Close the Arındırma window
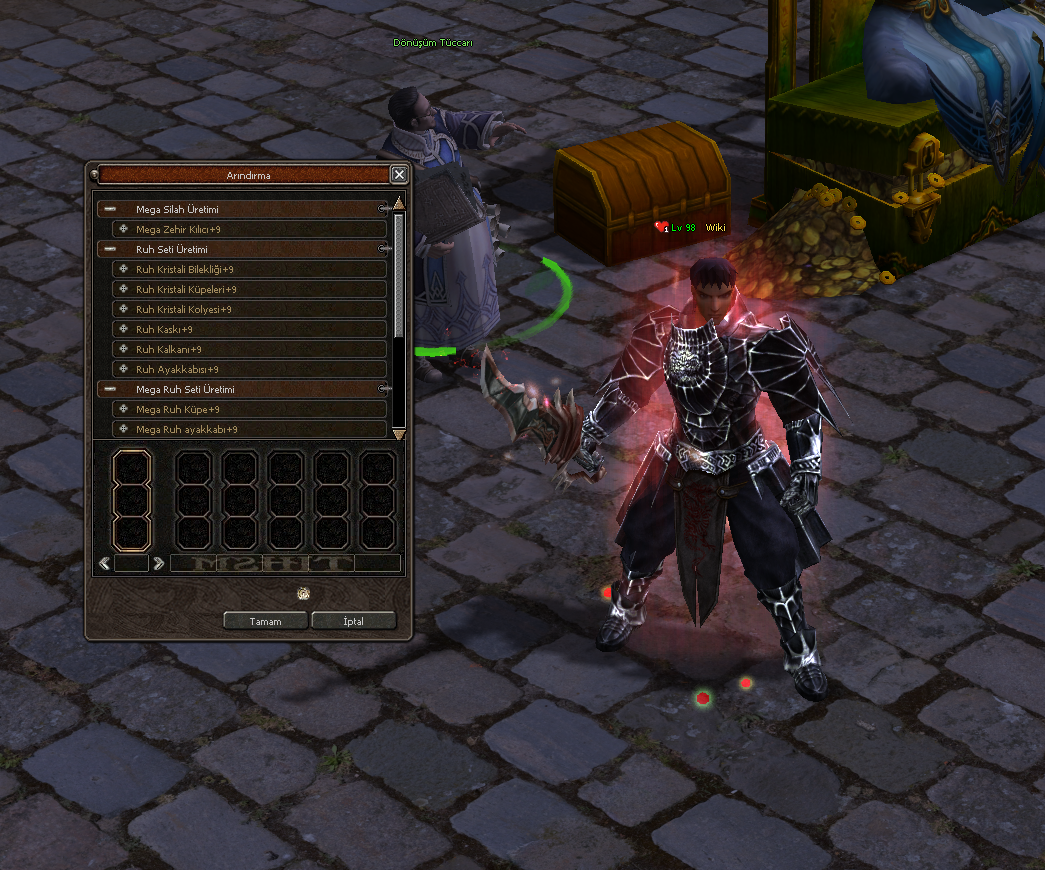 [x=399, y=175]
